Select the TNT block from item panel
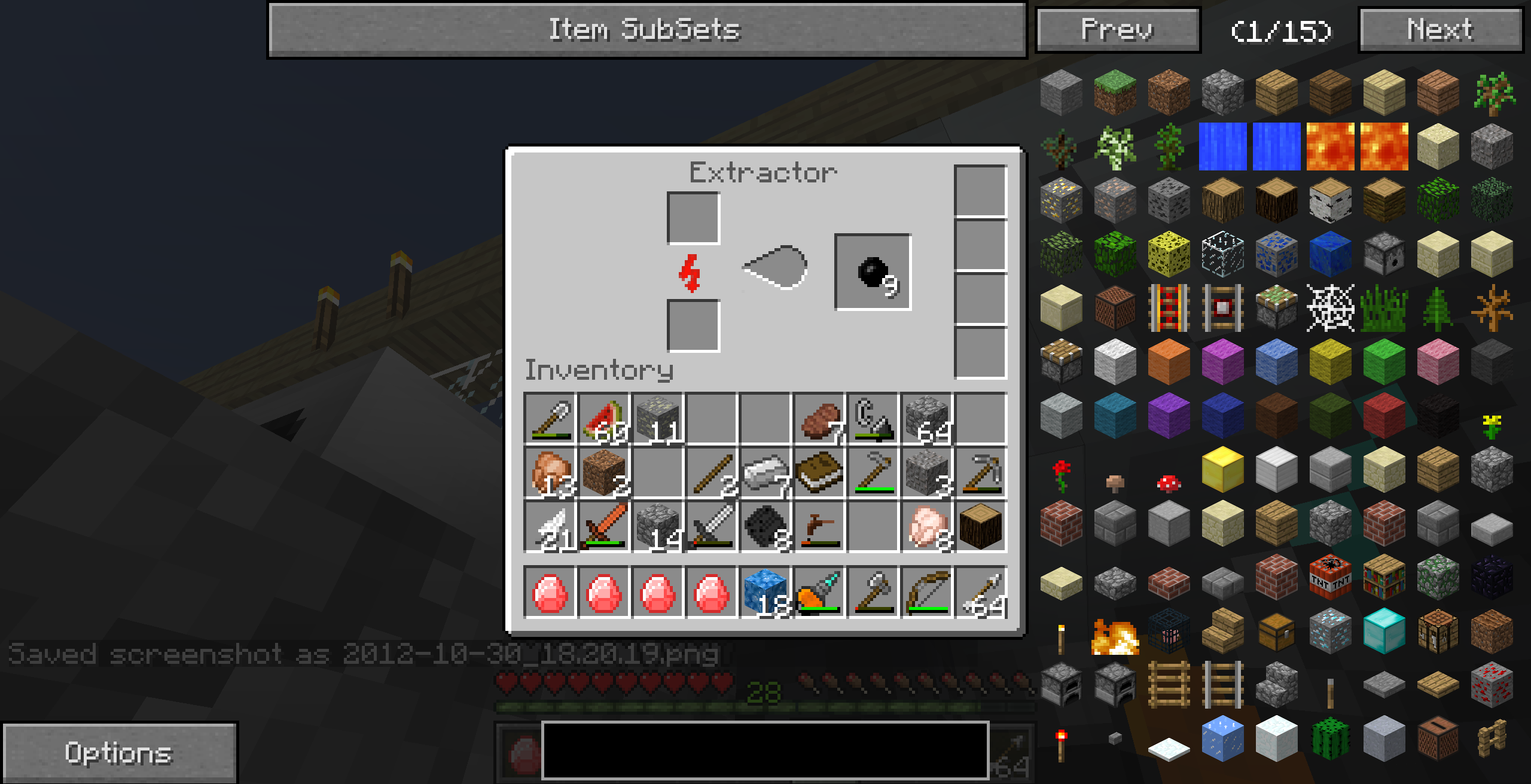 click(1330, 577)
